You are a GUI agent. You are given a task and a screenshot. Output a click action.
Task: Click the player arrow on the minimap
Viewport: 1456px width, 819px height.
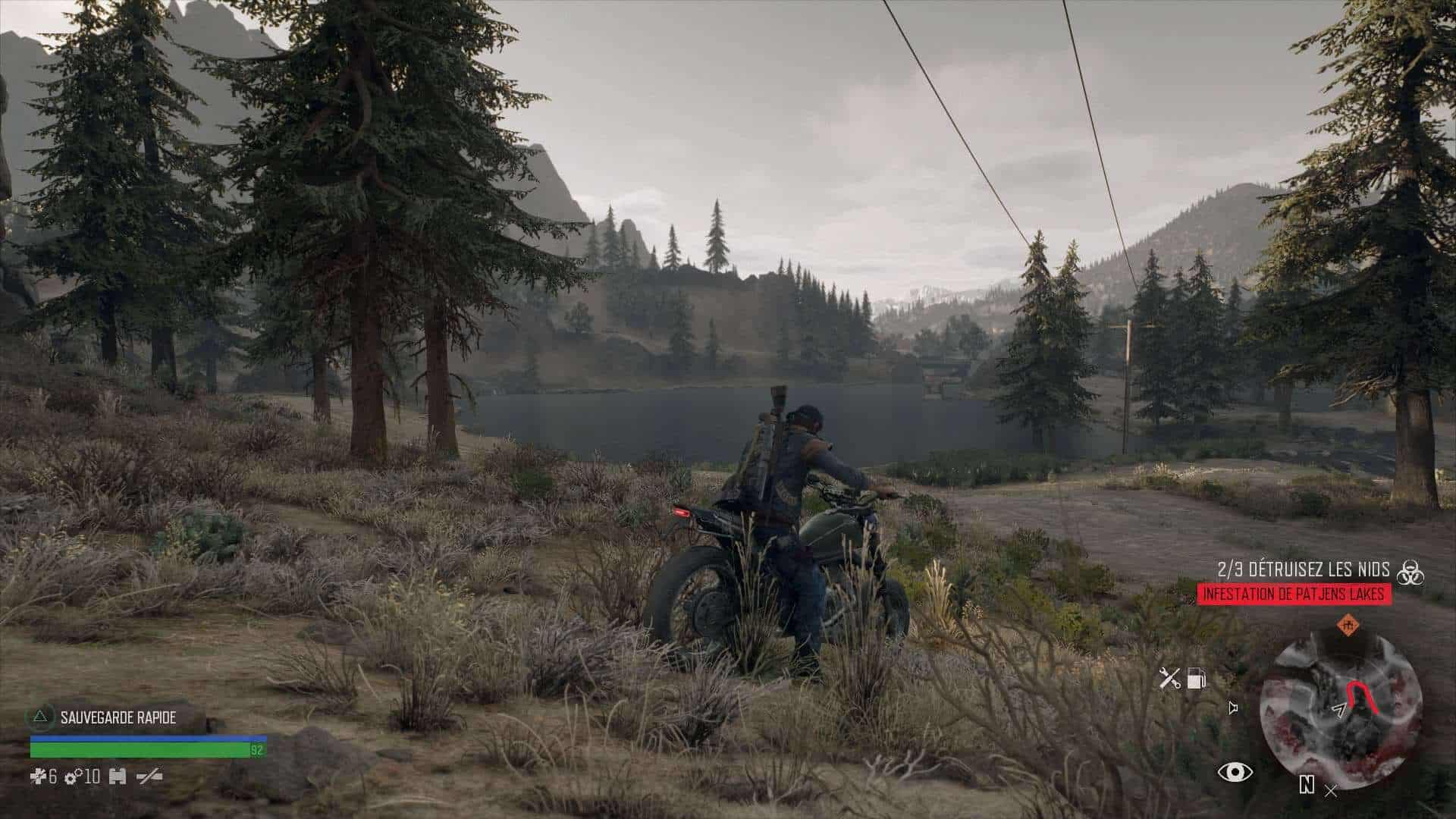(1339, 710)
